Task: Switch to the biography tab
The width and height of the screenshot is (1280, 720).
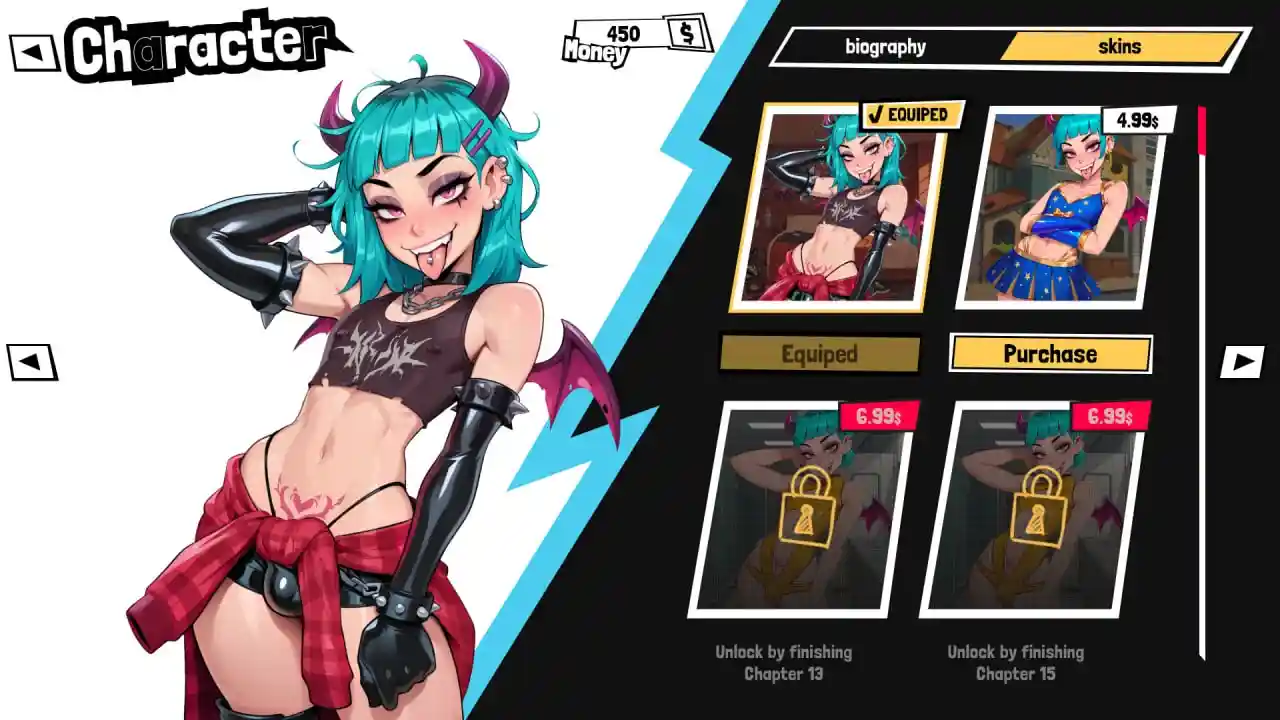Action: (x=885, y=46)
